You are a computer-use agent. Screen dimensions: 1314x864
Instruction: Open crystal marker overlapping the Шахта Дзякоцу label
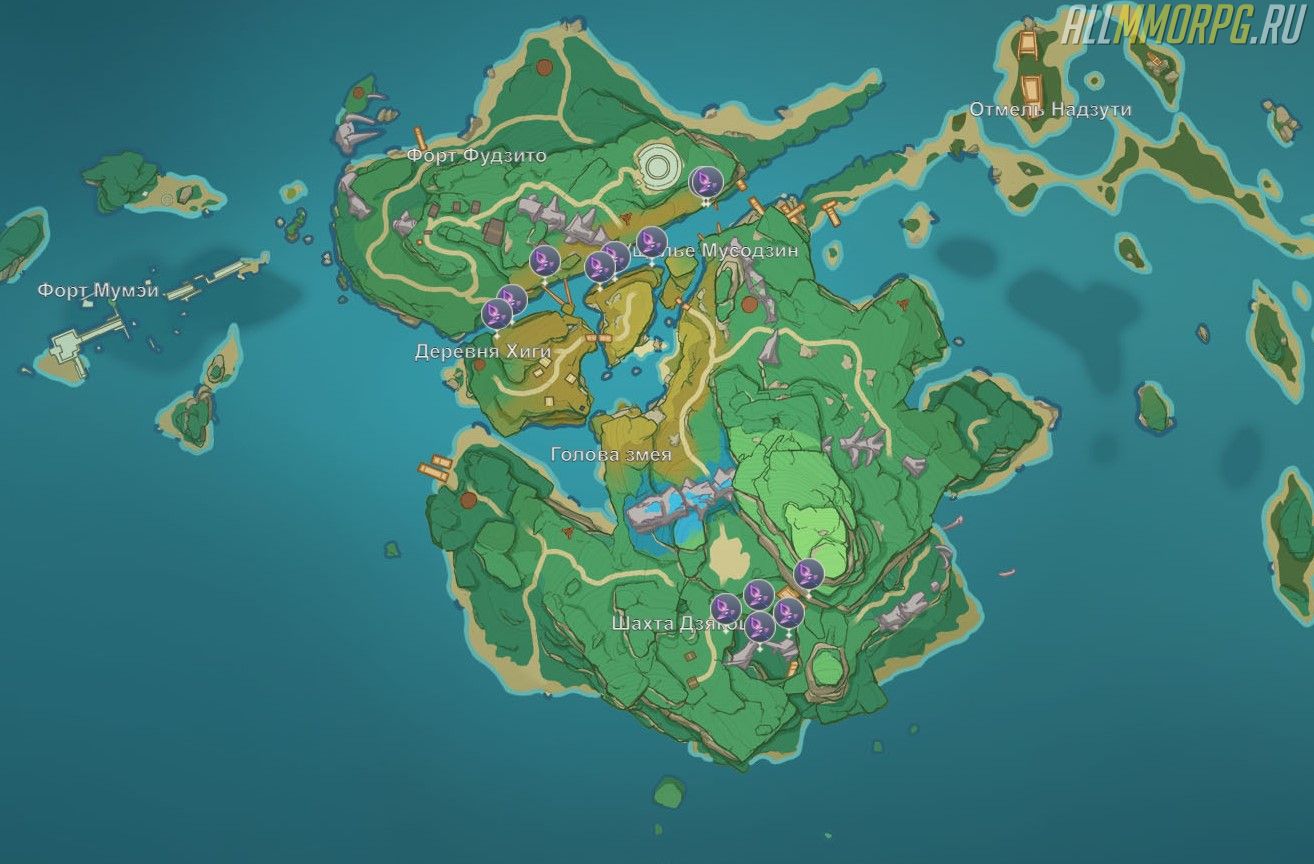coord(726,608)
